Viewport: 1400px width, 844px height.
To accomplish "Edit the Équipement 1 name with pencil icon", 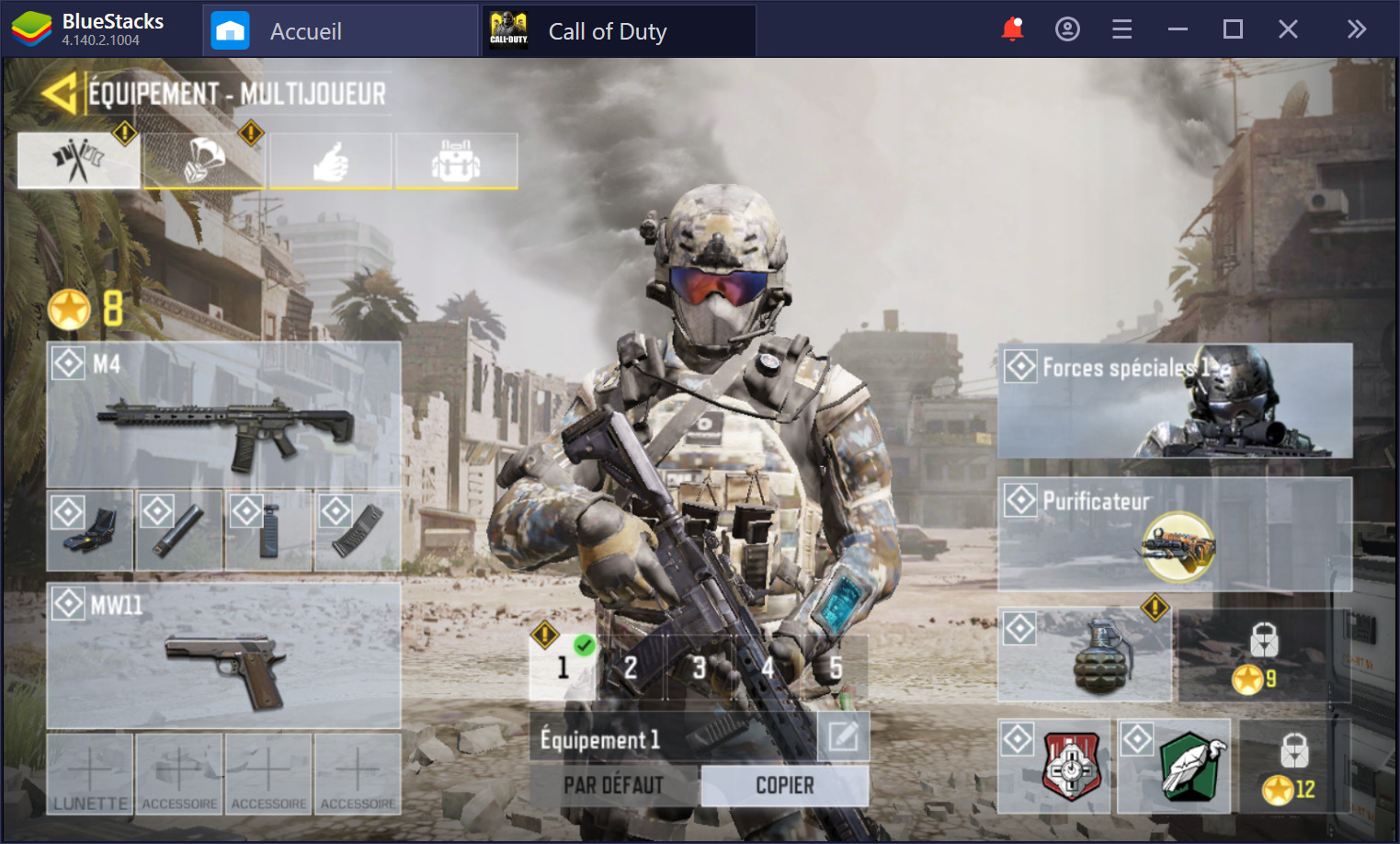I will pyautogui.click(x=844, y=737).
